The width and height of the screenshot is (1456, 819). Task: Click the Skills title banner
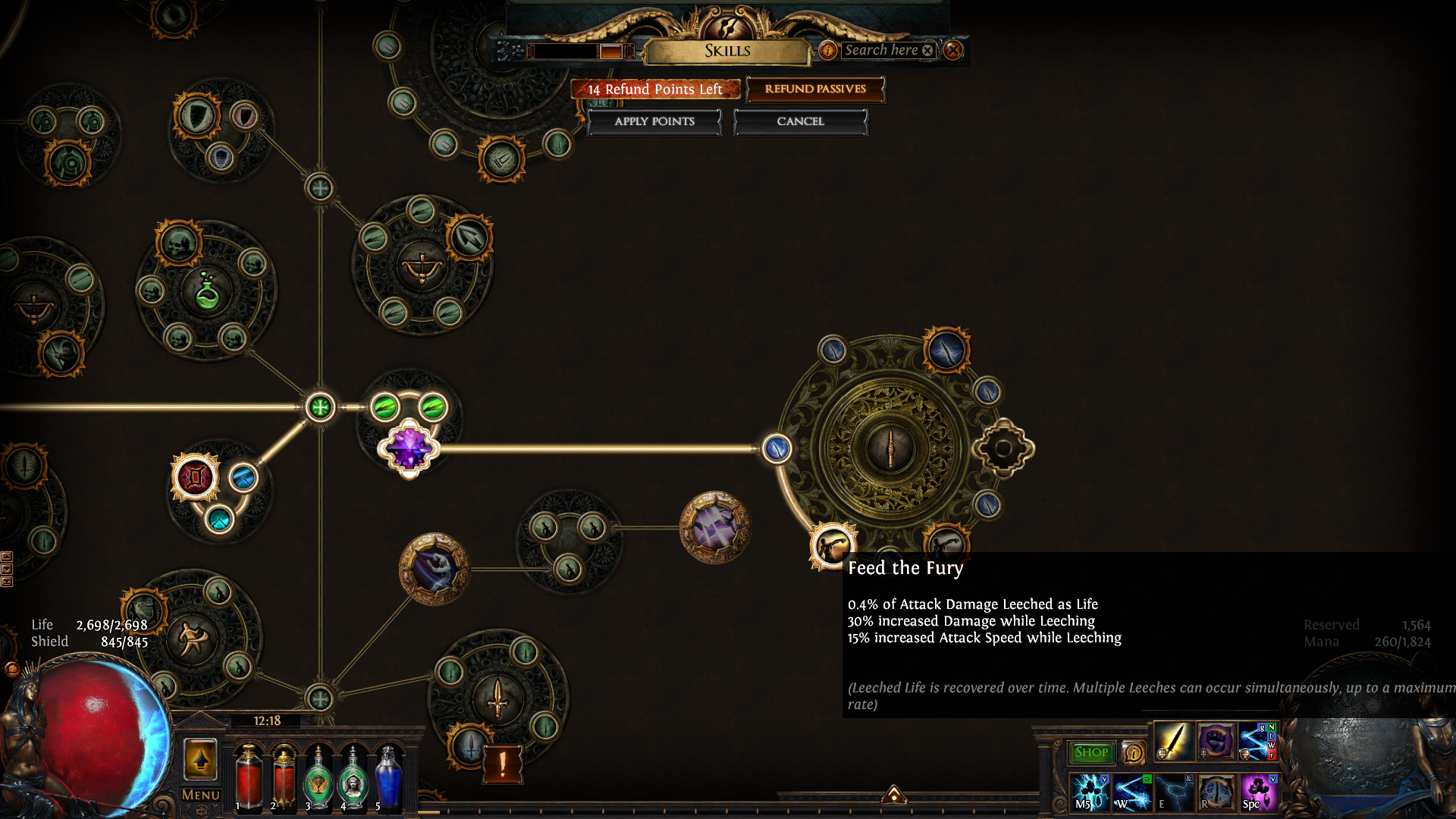(726, 51)
